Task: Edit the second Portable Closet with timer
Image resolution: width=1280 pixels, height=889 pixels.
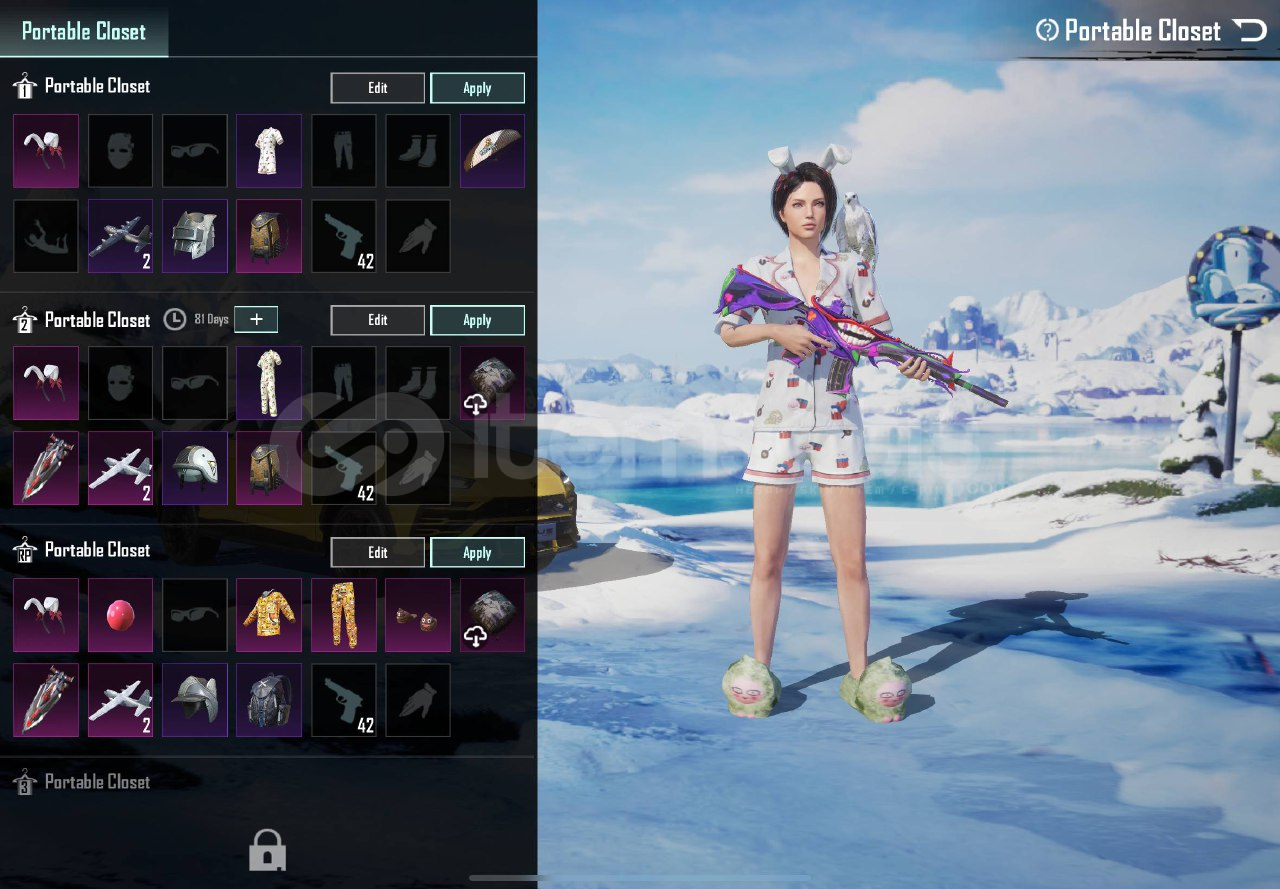Action: tap(377, 320)
